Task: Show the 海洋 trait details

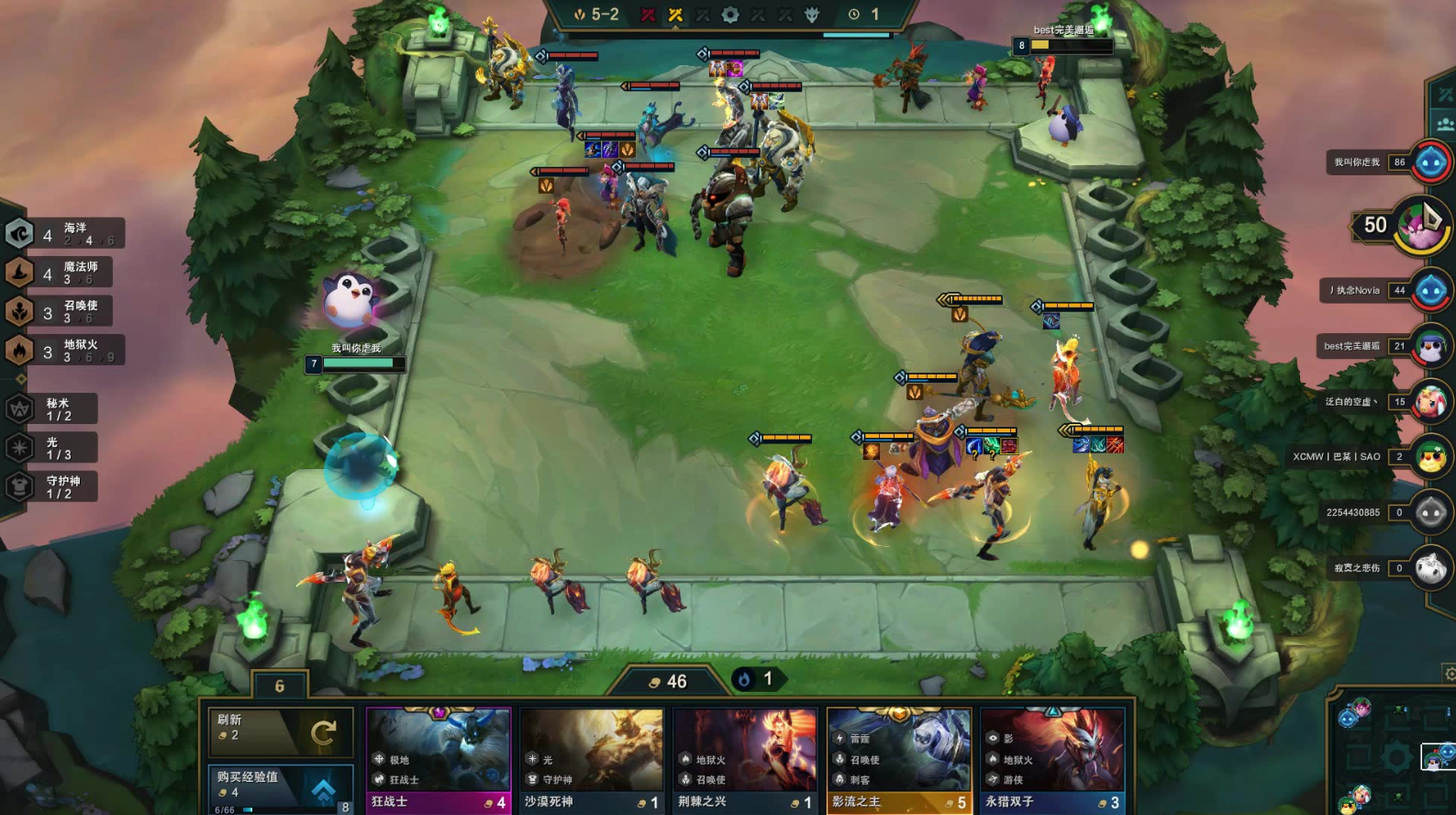Action: coord(64,234)
